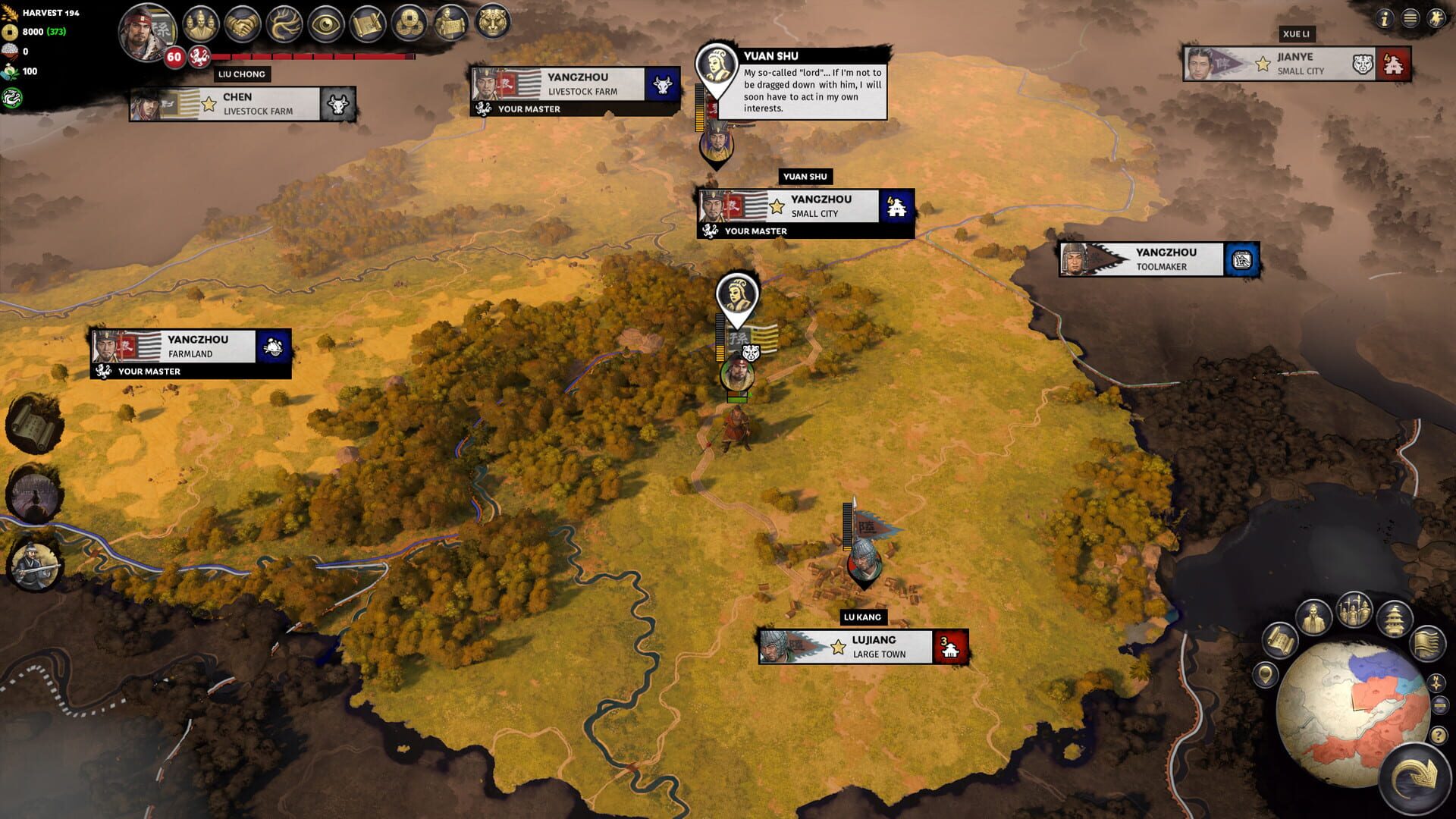Viewport: 1456px width, 819px height.
Task: Click the tiger head icon in the top bar
Action: coord(491,23)
